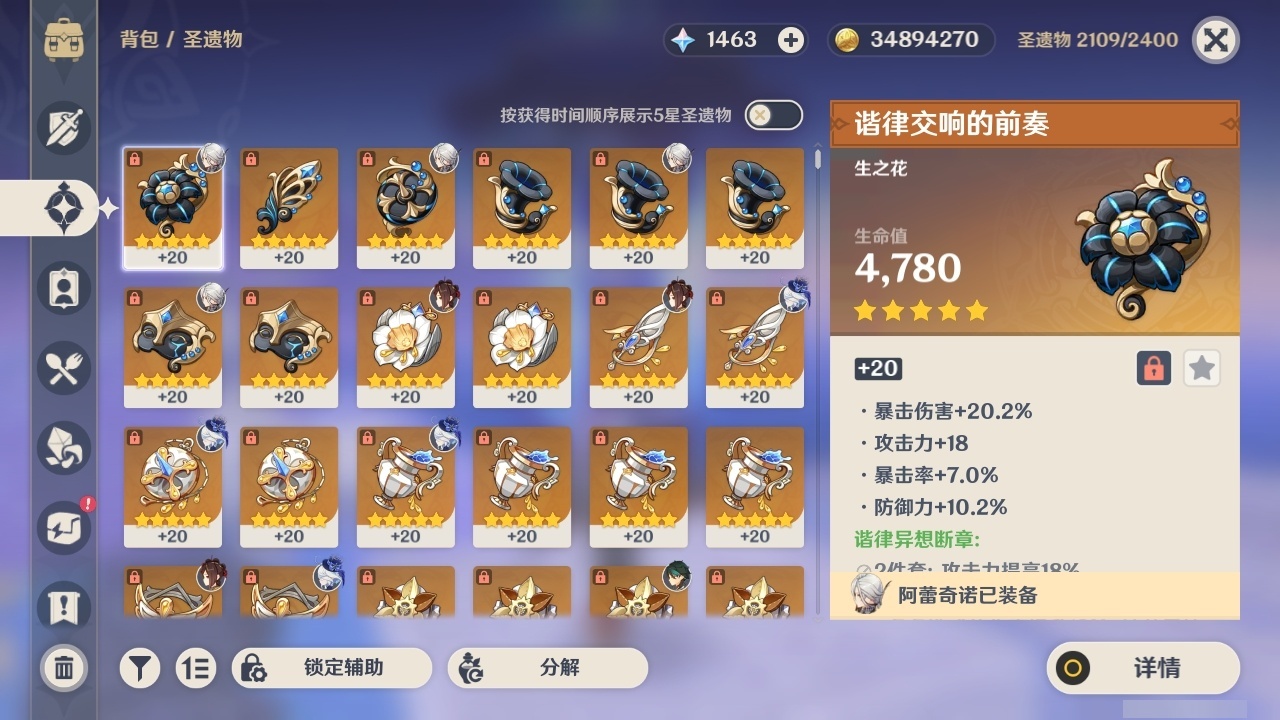
Task: Open the food category in the sidebar
Action: tap(64, 368)
